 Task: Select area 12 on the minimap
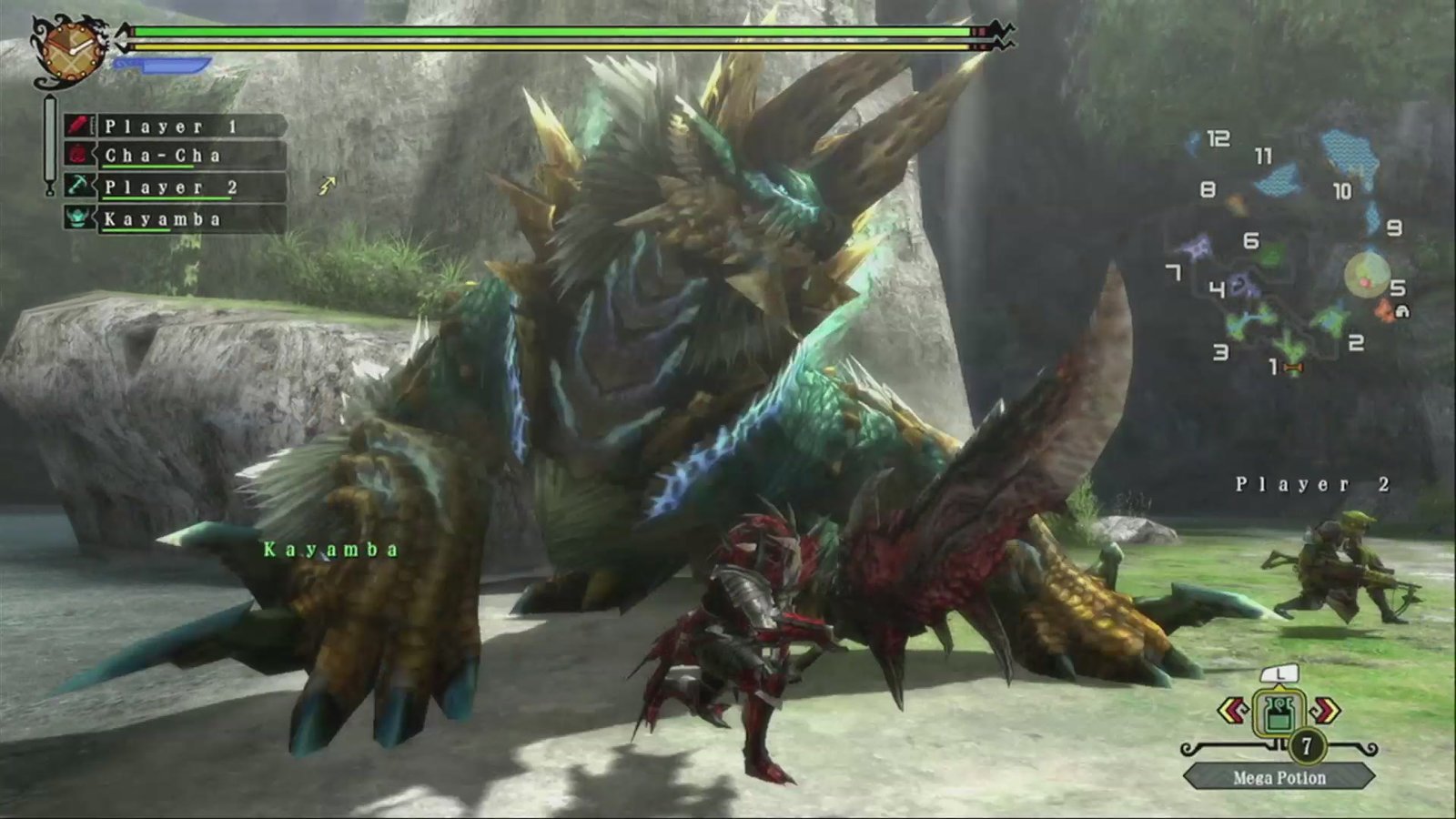1218,139
